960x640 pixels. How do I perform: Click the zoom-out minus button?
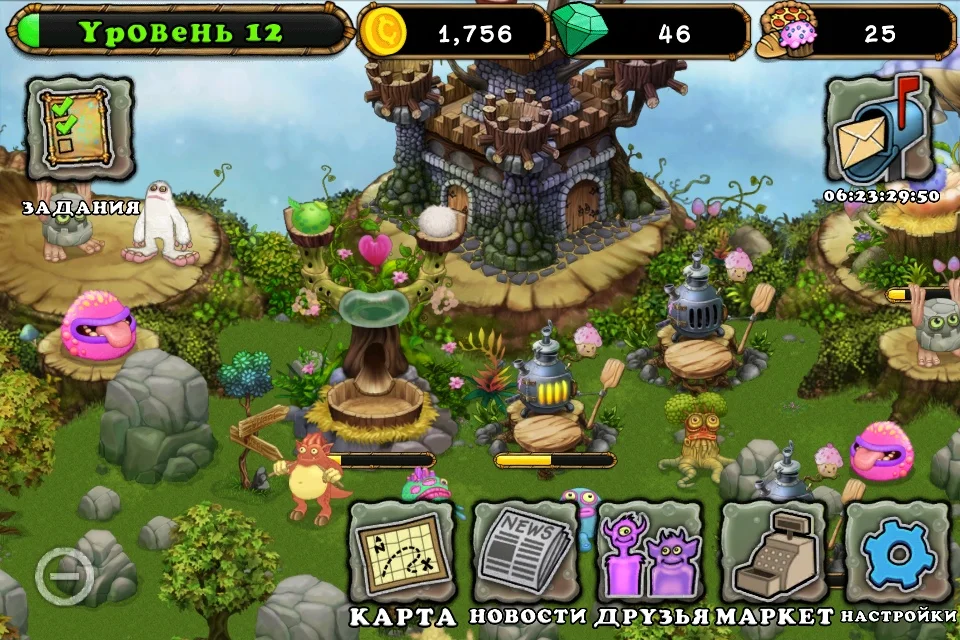tap(65, 577)
